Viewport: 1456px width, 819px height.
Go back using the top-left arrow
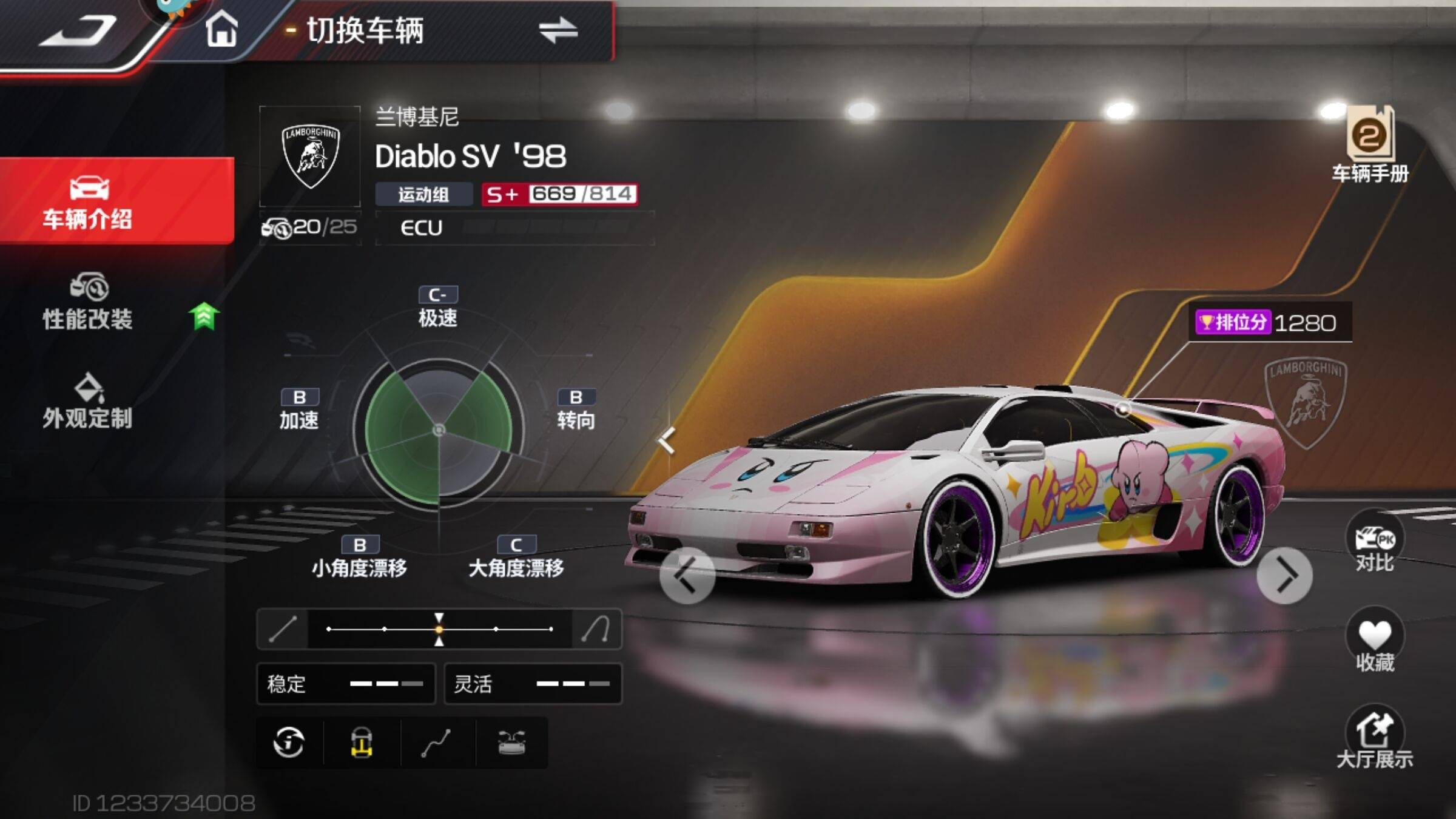79,32
